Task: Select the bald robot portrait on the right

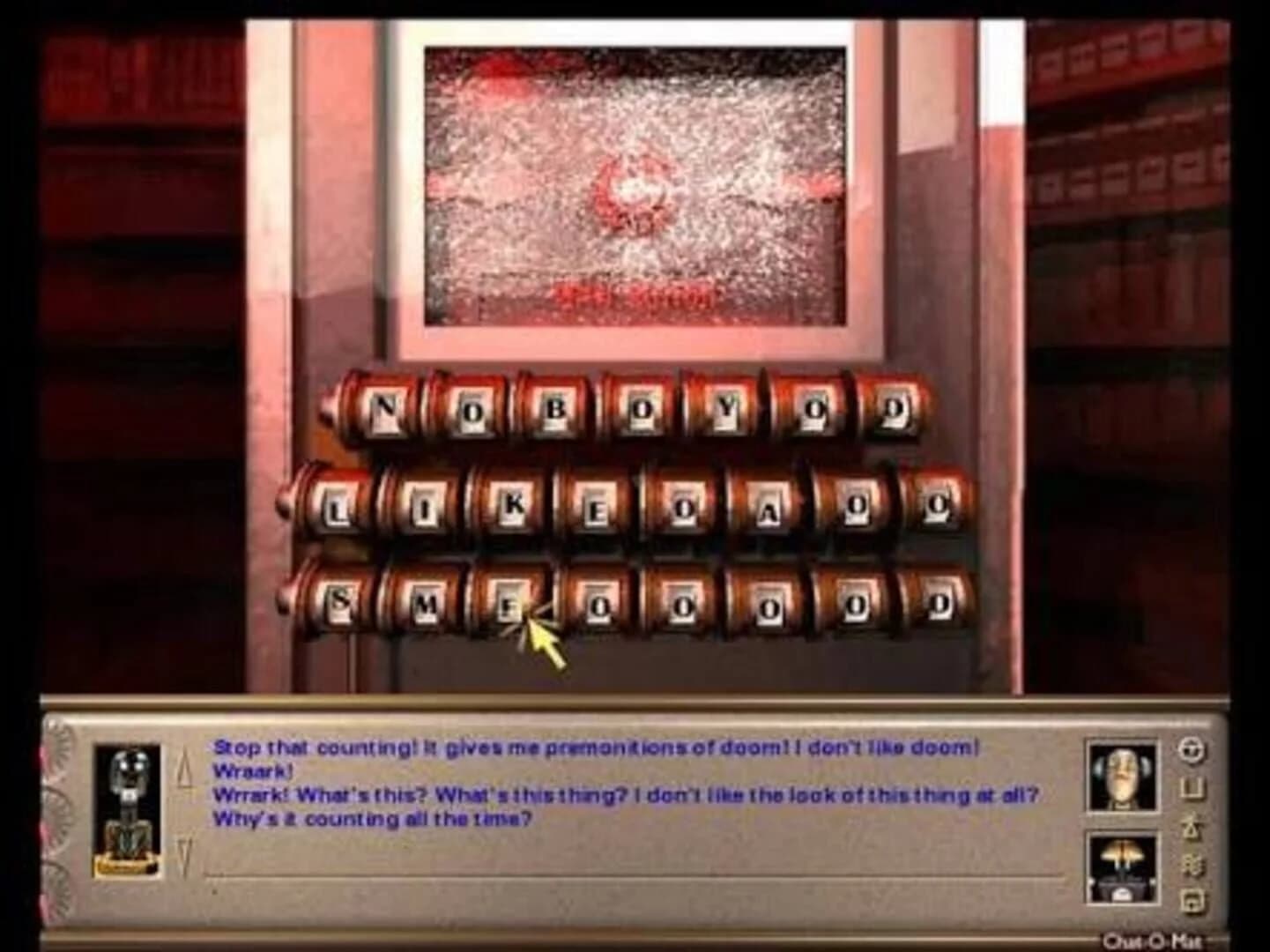Action: pos(1121,776)
